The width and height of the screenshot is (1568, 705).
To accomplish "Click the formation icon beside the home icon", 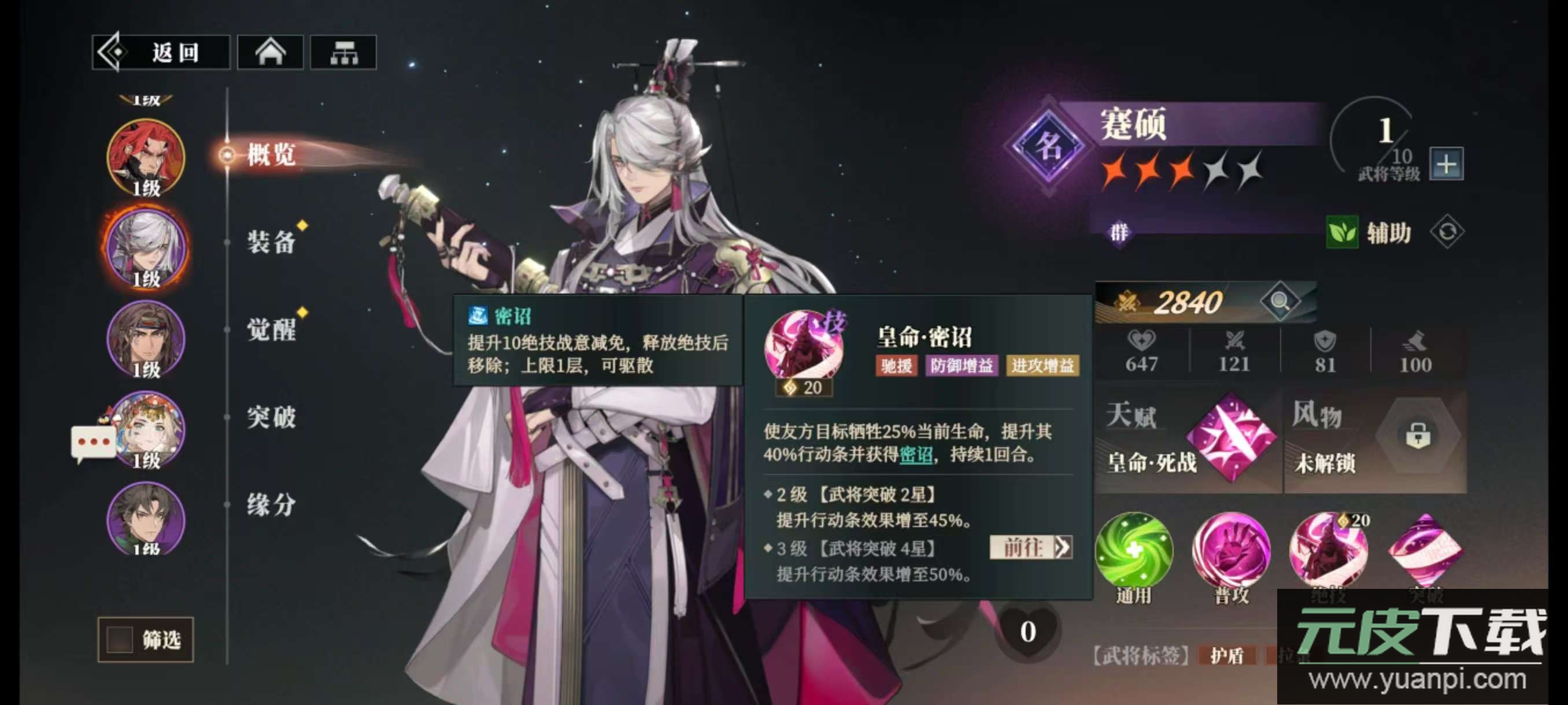I will (345, 53).
